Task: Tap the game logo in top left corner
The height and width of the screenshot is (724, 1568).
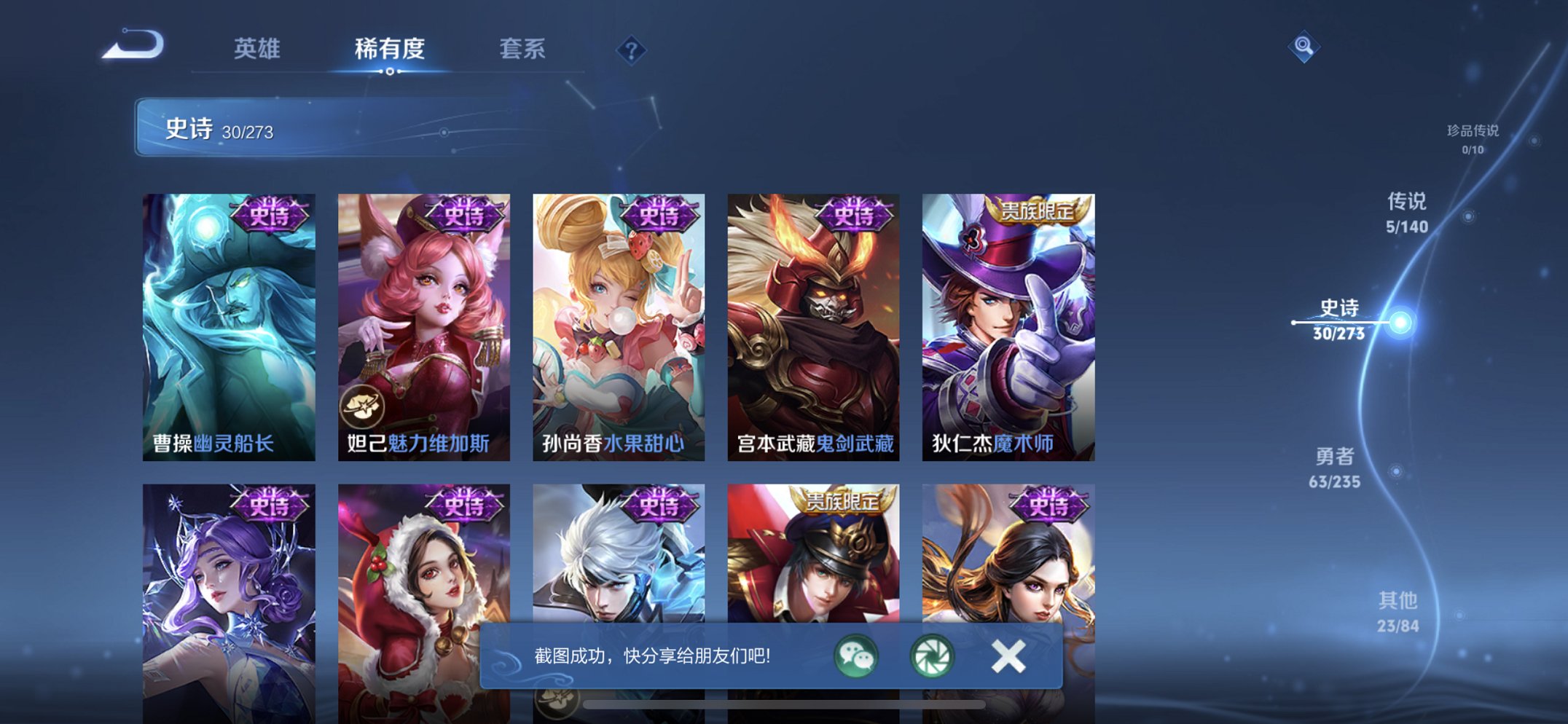Action: [131, 45]
